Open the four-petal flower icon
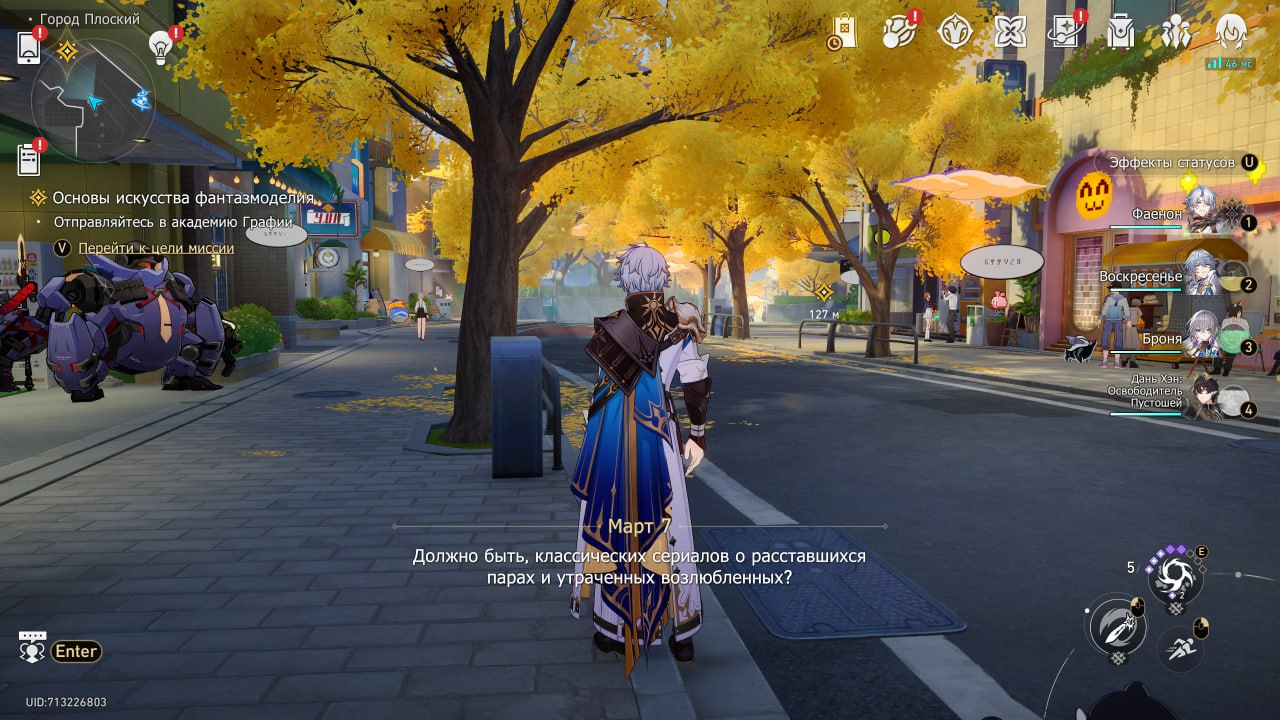Image resolution: width=1280 pixels, height=720 pixels. coord(1011,32)
